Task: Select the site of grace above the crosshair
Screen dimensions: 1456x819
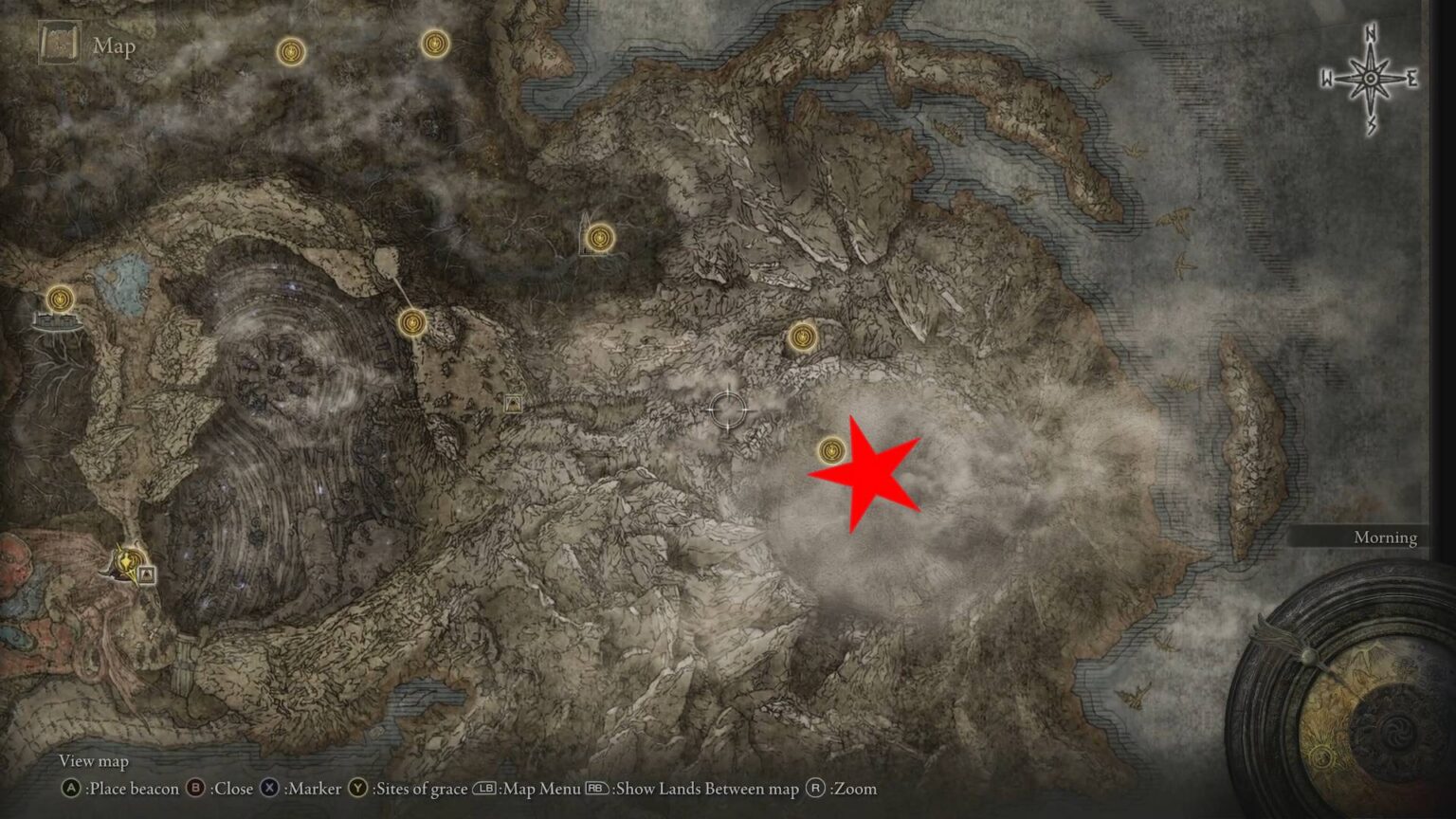Action: pyautogui.click(x=802, y=337)
